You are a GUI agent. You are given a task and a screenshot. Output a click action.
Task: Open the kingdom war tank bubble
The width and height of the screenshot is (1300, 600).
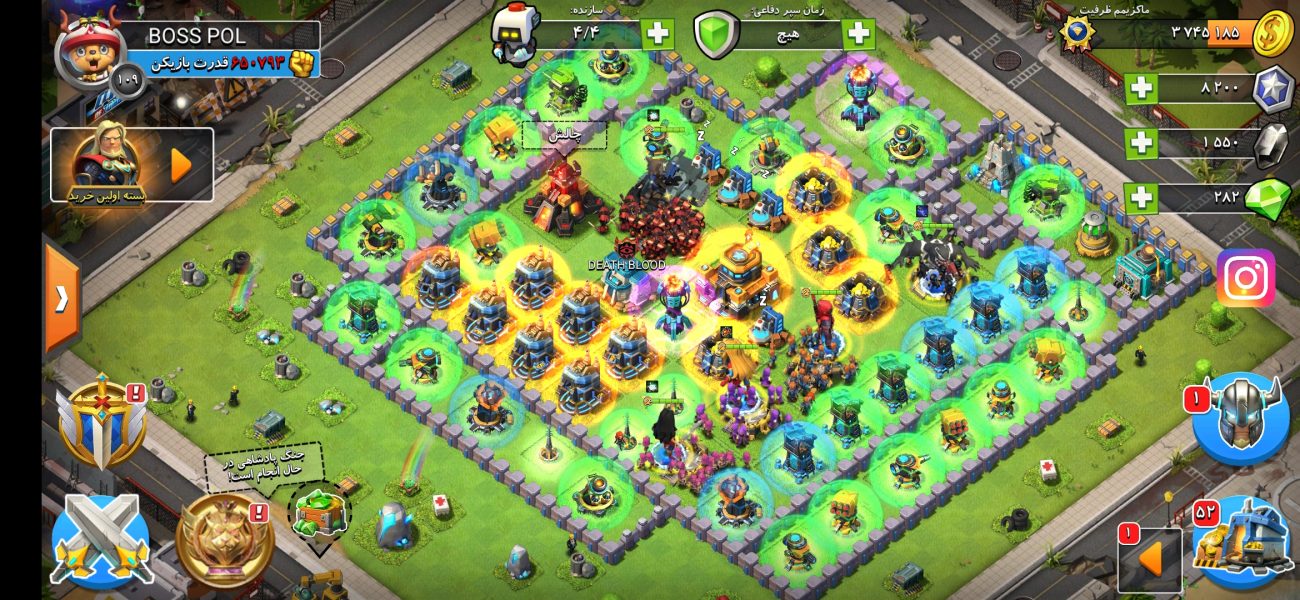[x=319, y=512]
